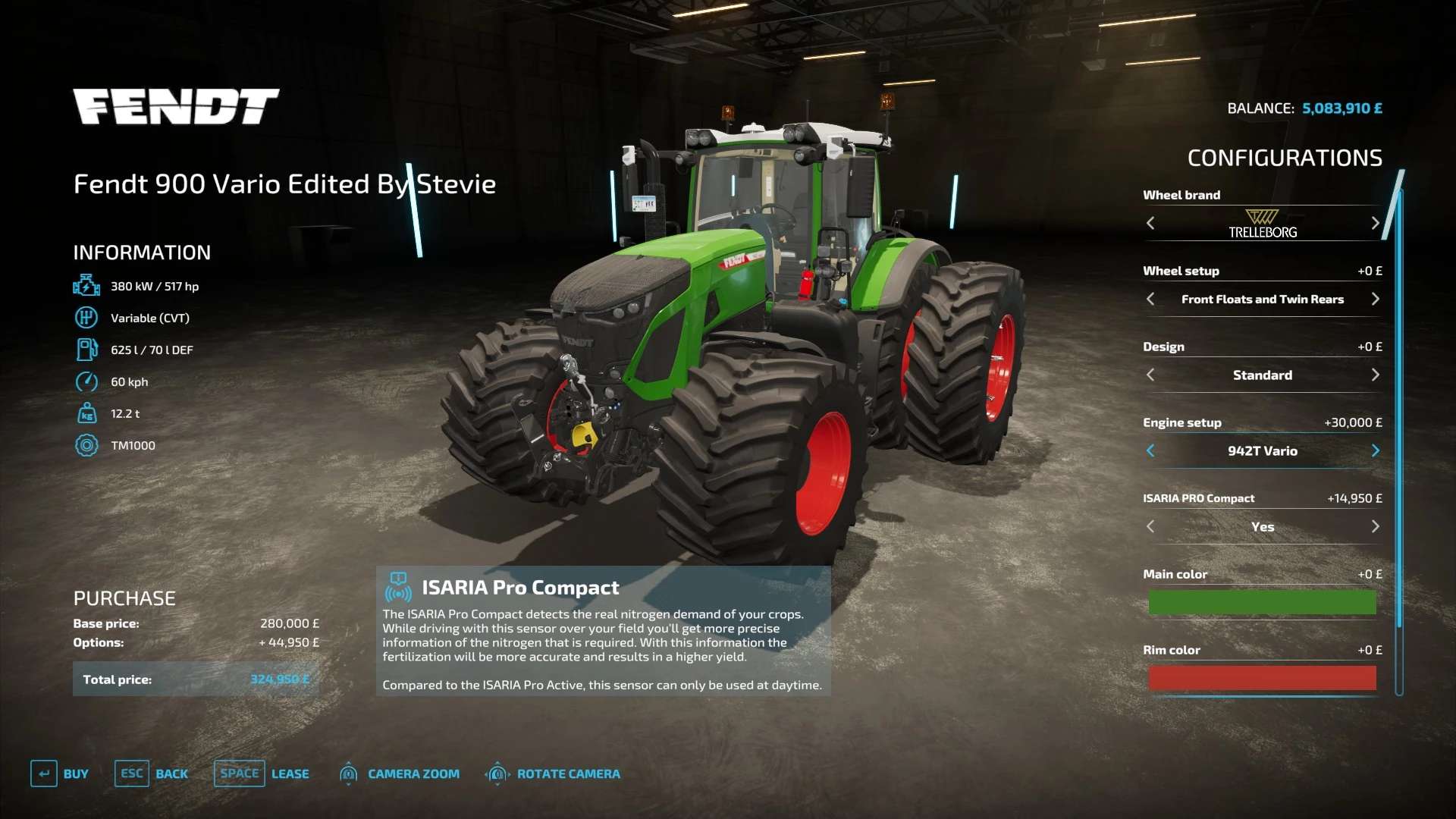Go back from the shop configuration
The width and height of the screenshot is (1456, 819).
click(x=152, y=773)
